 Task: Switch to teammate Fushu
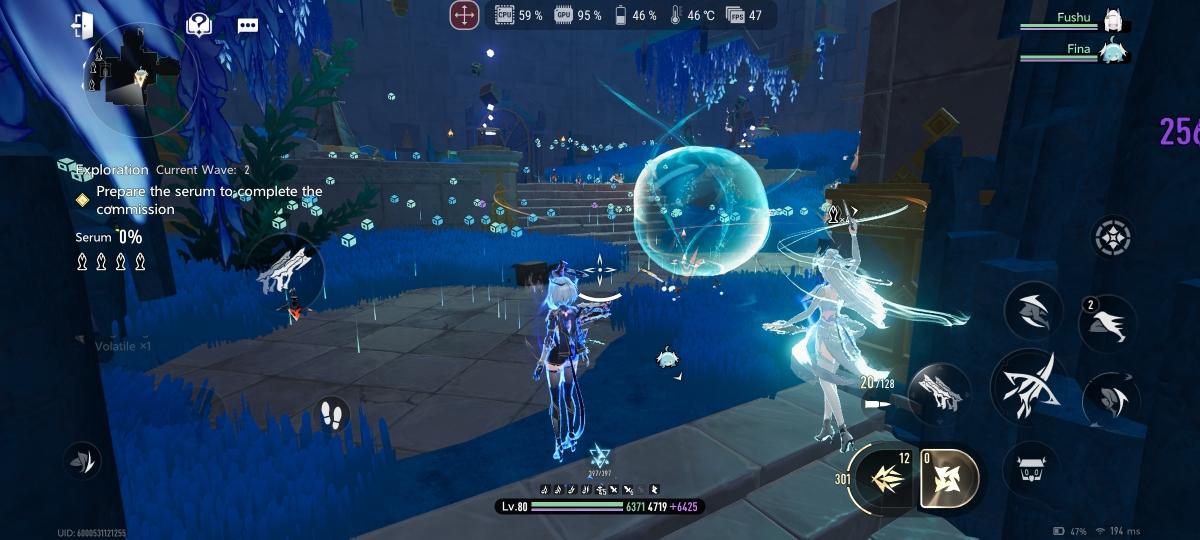pos(1111,19)
